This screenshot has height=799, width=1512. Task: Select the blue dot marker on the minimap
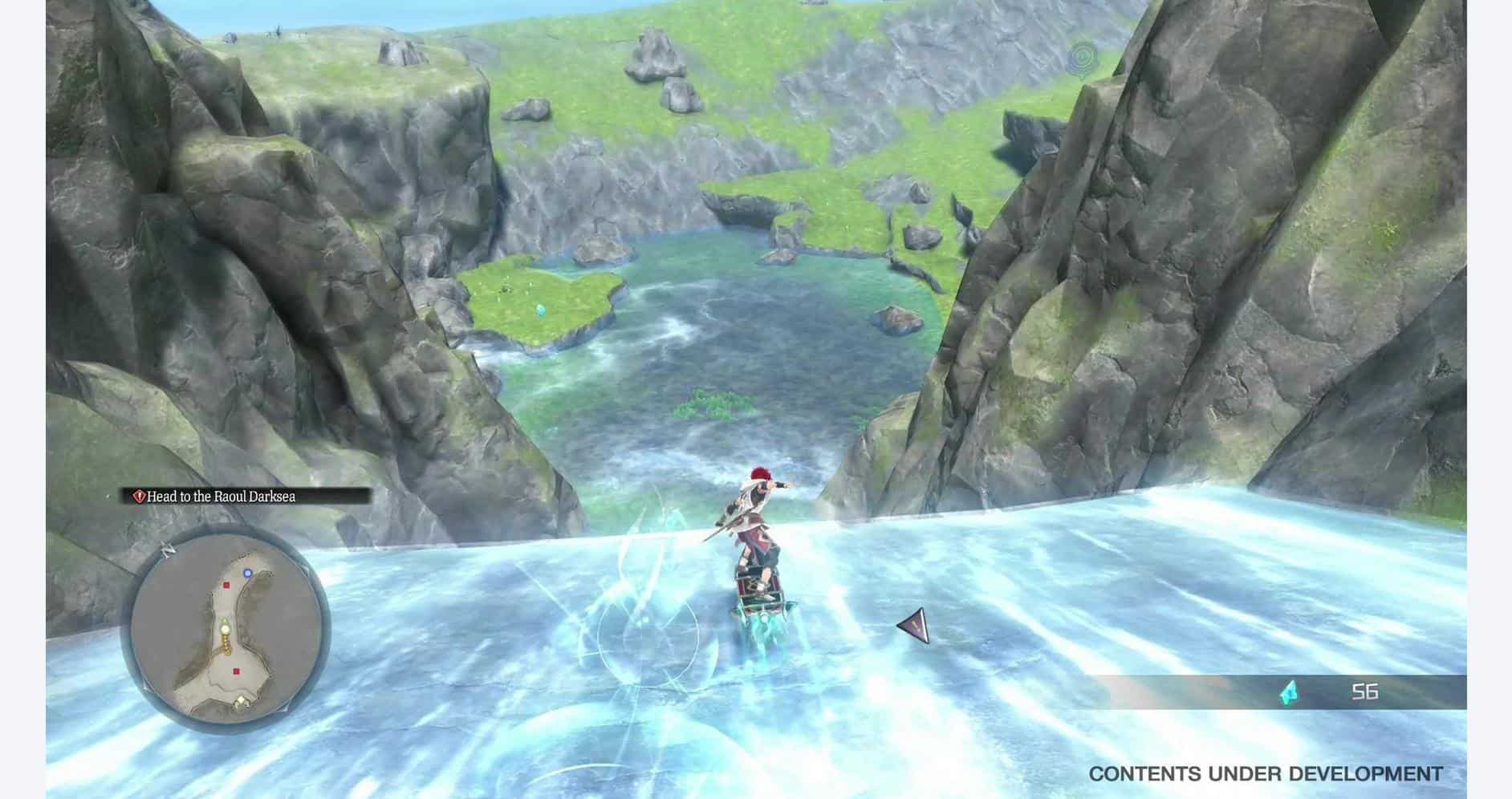point(247,573)
